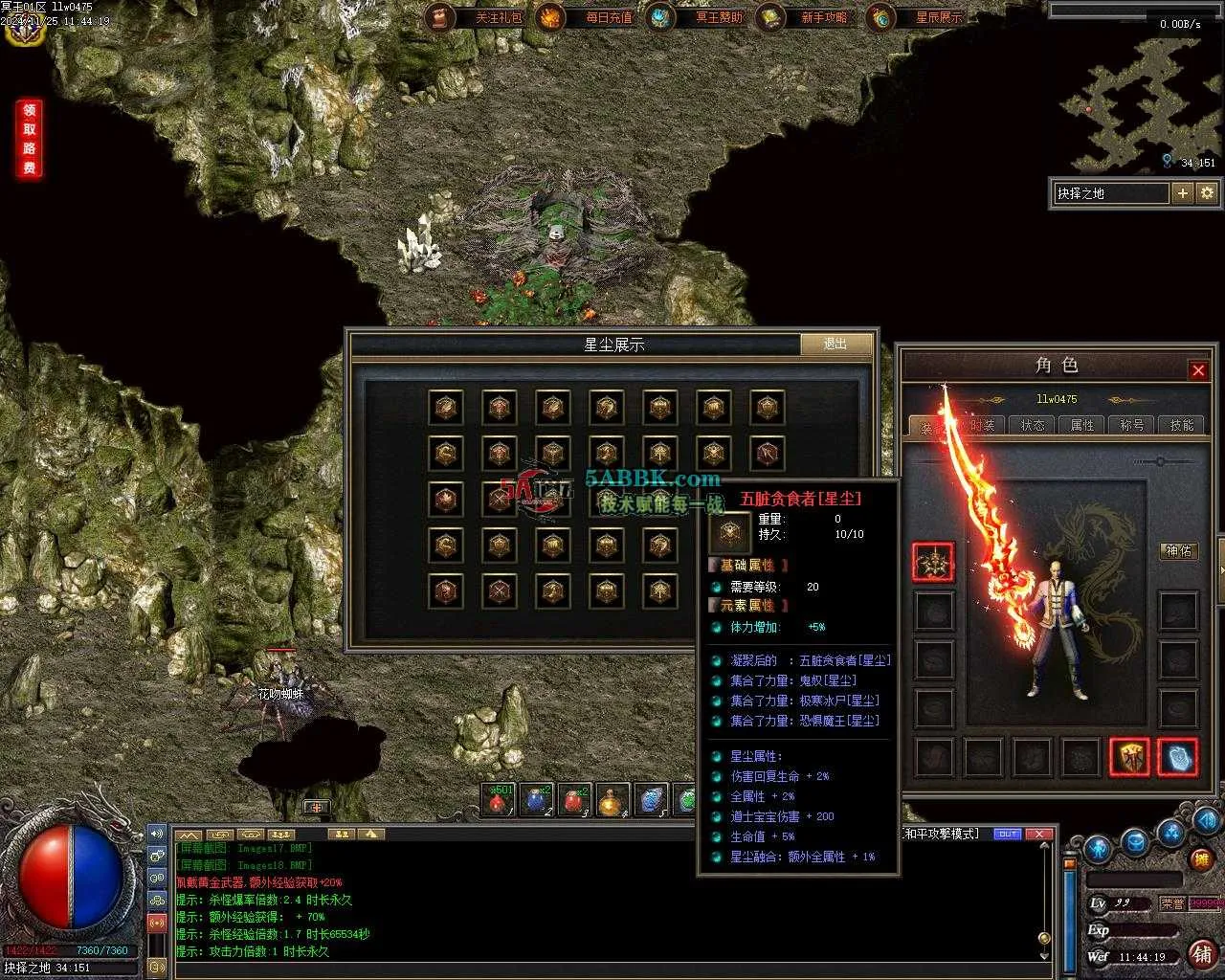Switch to the 称号 titles tab
1225x980 pixels.
[1132, 425]
